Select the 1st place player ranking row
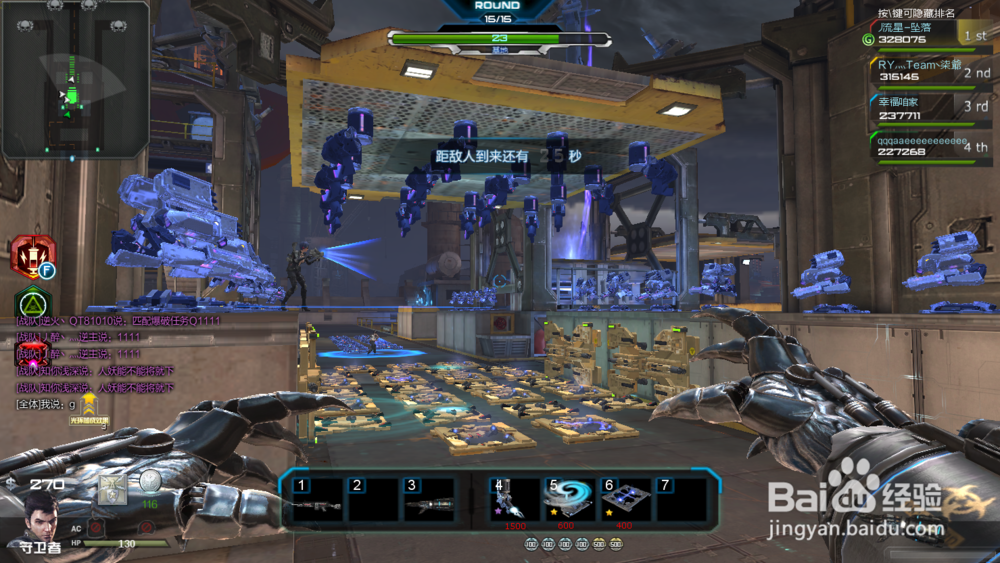 tap(927, 35)
